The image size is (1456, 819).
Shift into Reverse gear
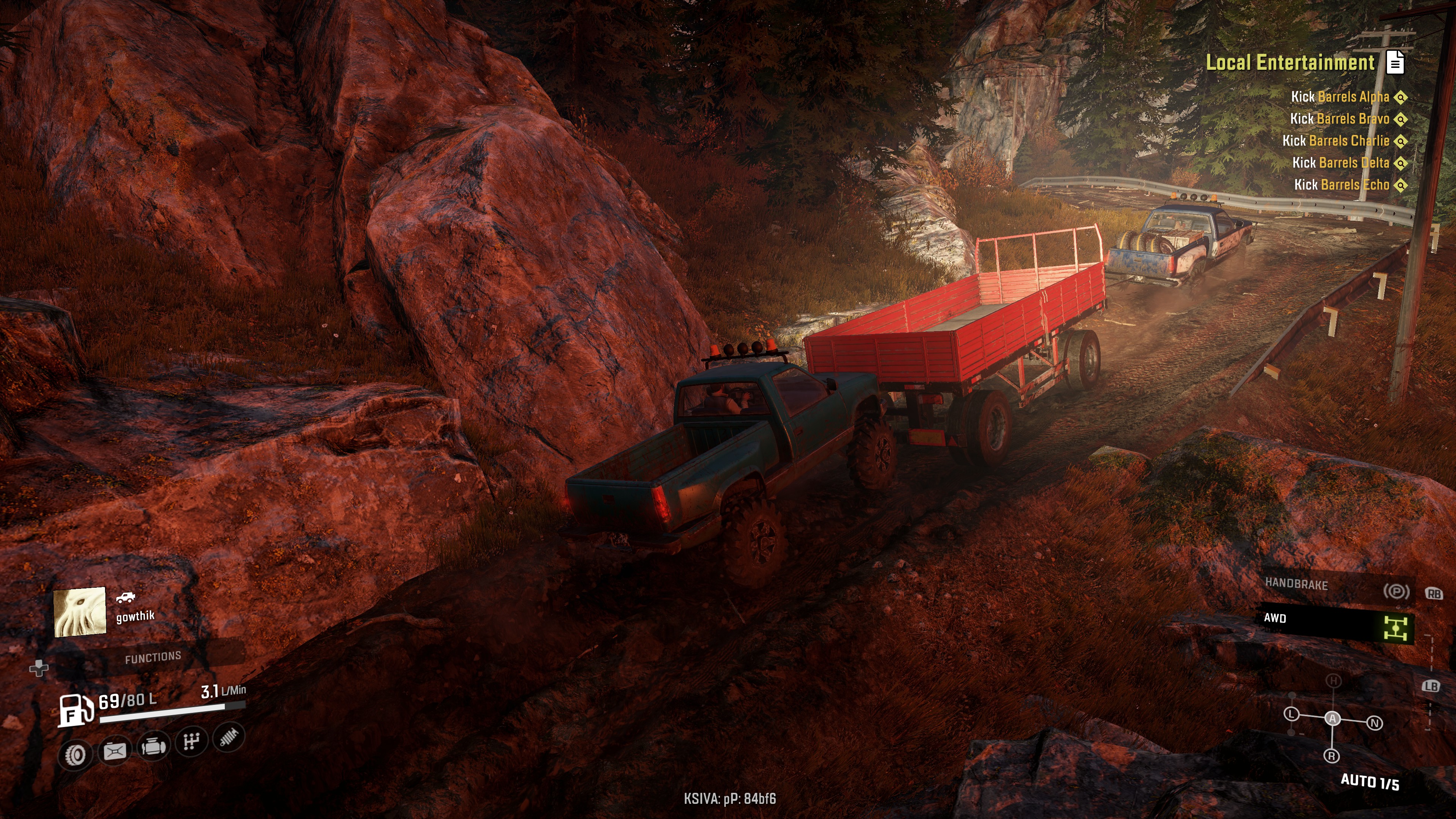point(1332,756)
